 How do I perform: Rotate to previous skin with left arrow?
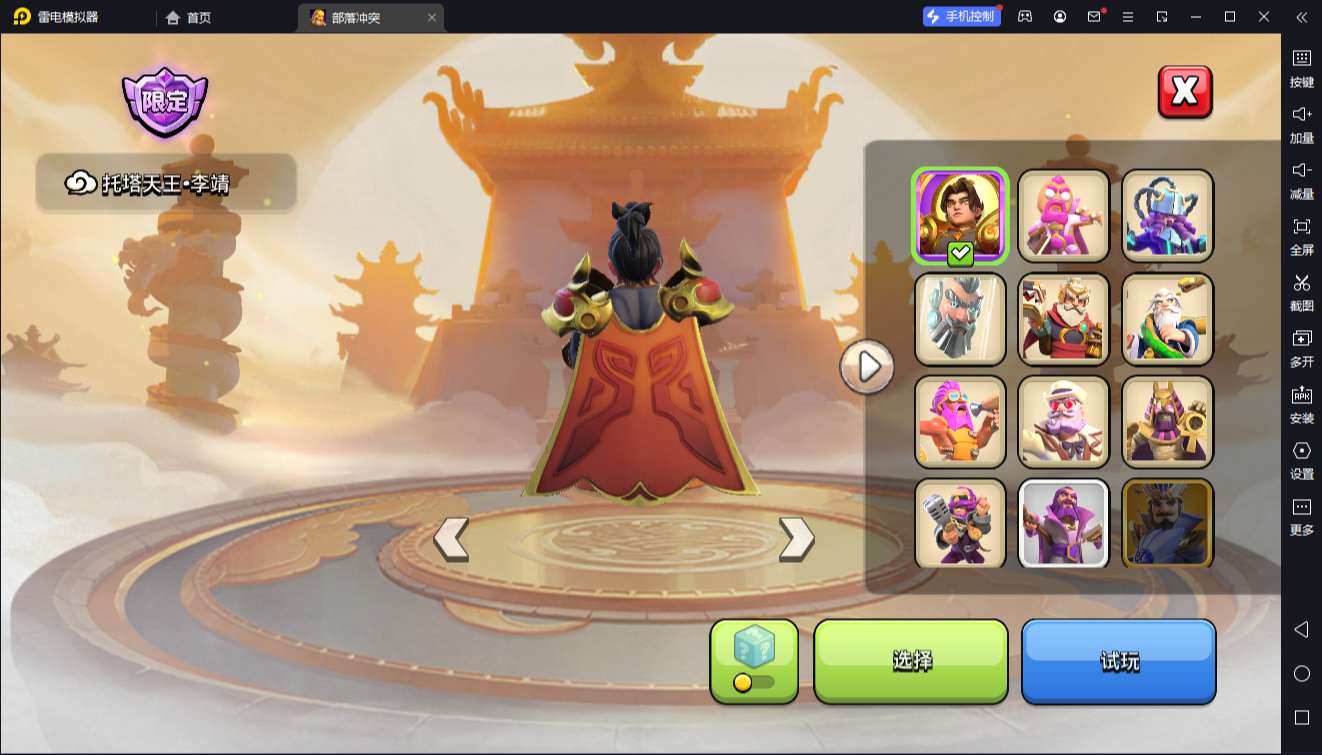click(451, 539)
